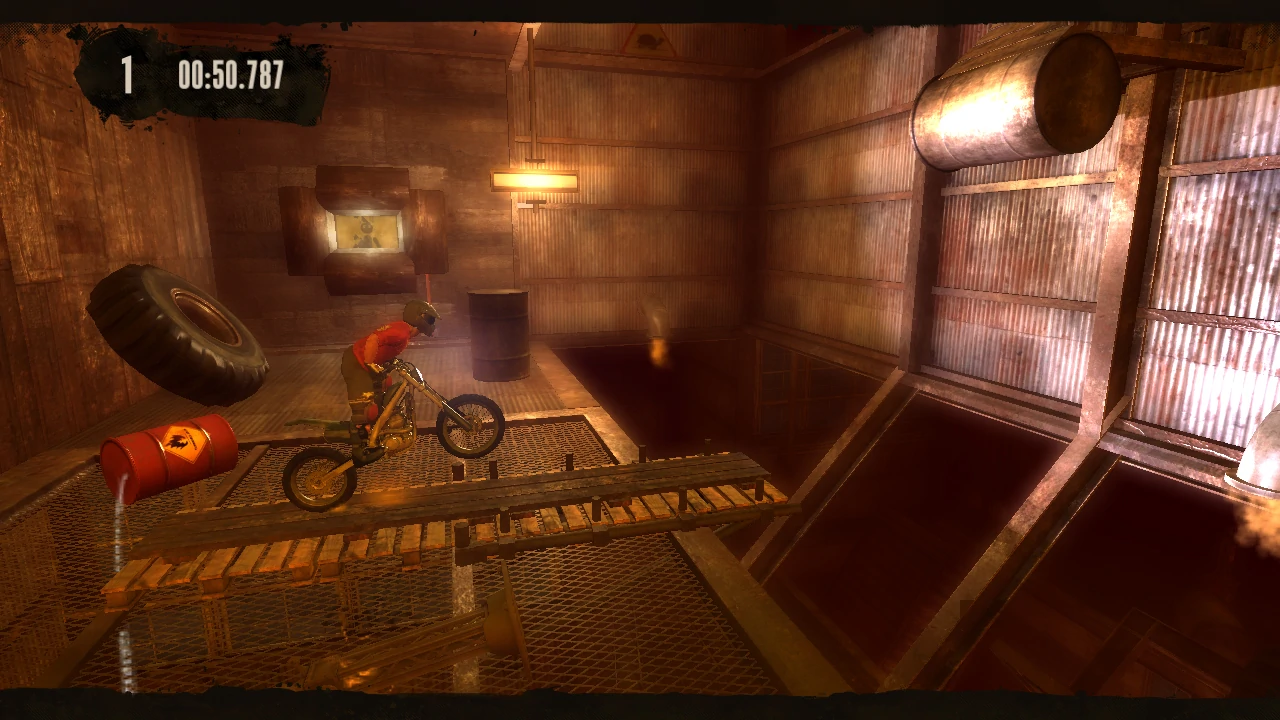Screen dimensions: 1280x720
Task: Click the rider's helmet
Action: (x=422, y=316)
